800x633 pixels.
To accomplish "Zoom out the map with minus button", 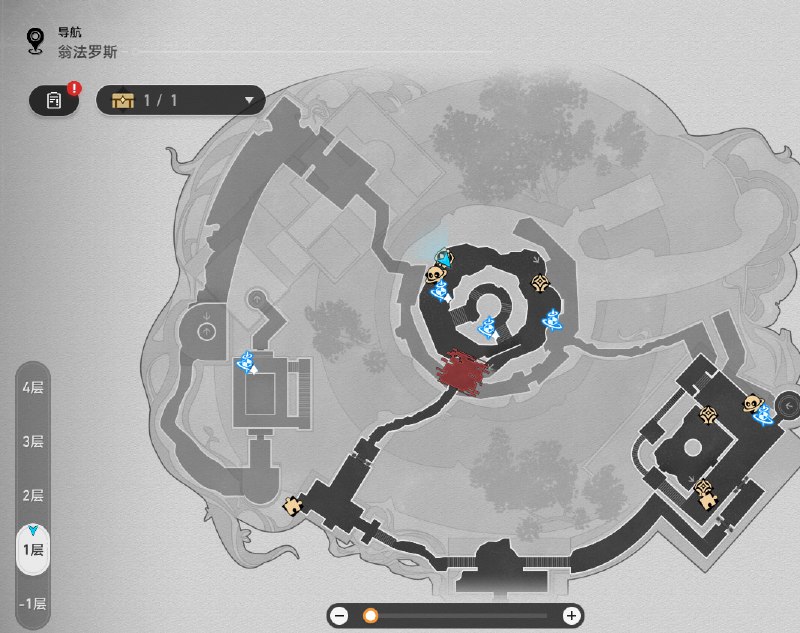I will 340,616.
